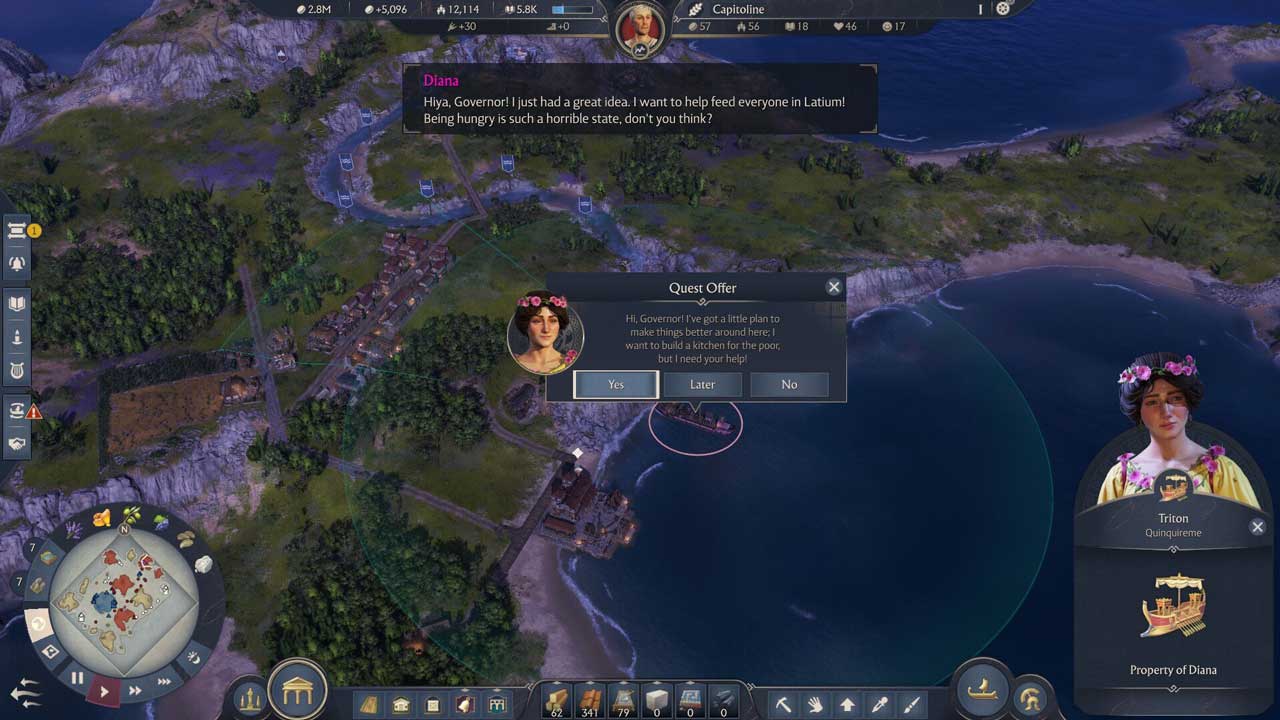Open the bell notifications panel
The height and width of the screenshot is (720, 1280).
click(17, 265)
